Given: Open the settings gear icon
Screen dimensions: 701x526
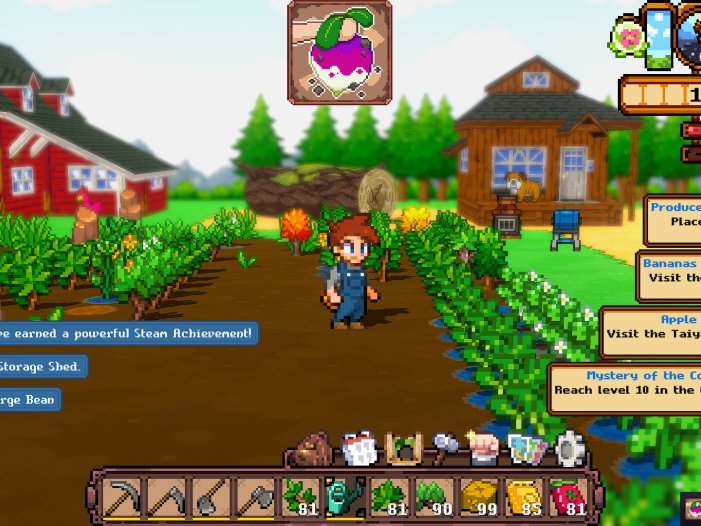Looking at the screenshot, I should (570, 449).
